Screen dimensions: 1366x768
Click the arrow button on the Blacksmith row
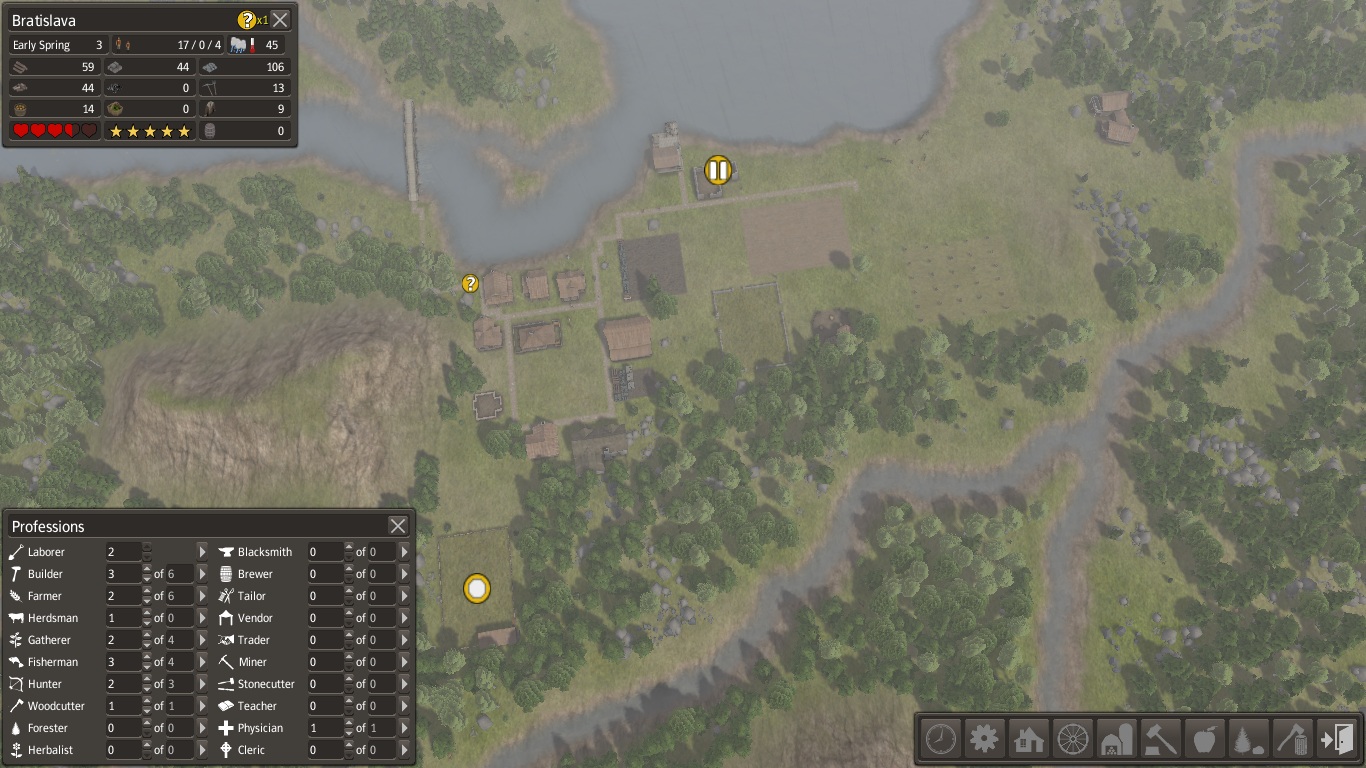pyautogui.click(x=404, y=552)
